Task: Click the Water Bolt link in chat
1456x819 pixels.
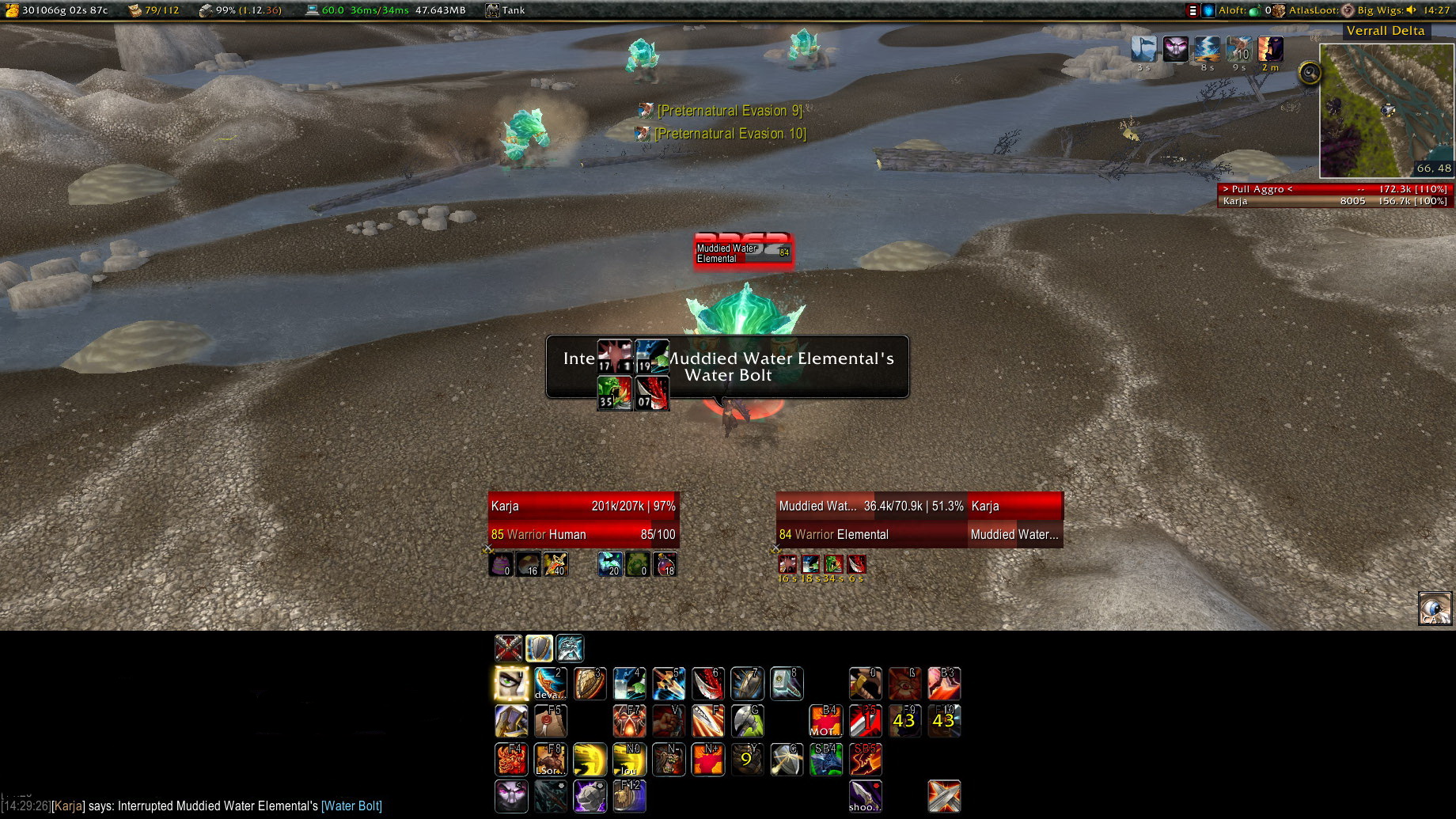Action: (x=351, y=806)
